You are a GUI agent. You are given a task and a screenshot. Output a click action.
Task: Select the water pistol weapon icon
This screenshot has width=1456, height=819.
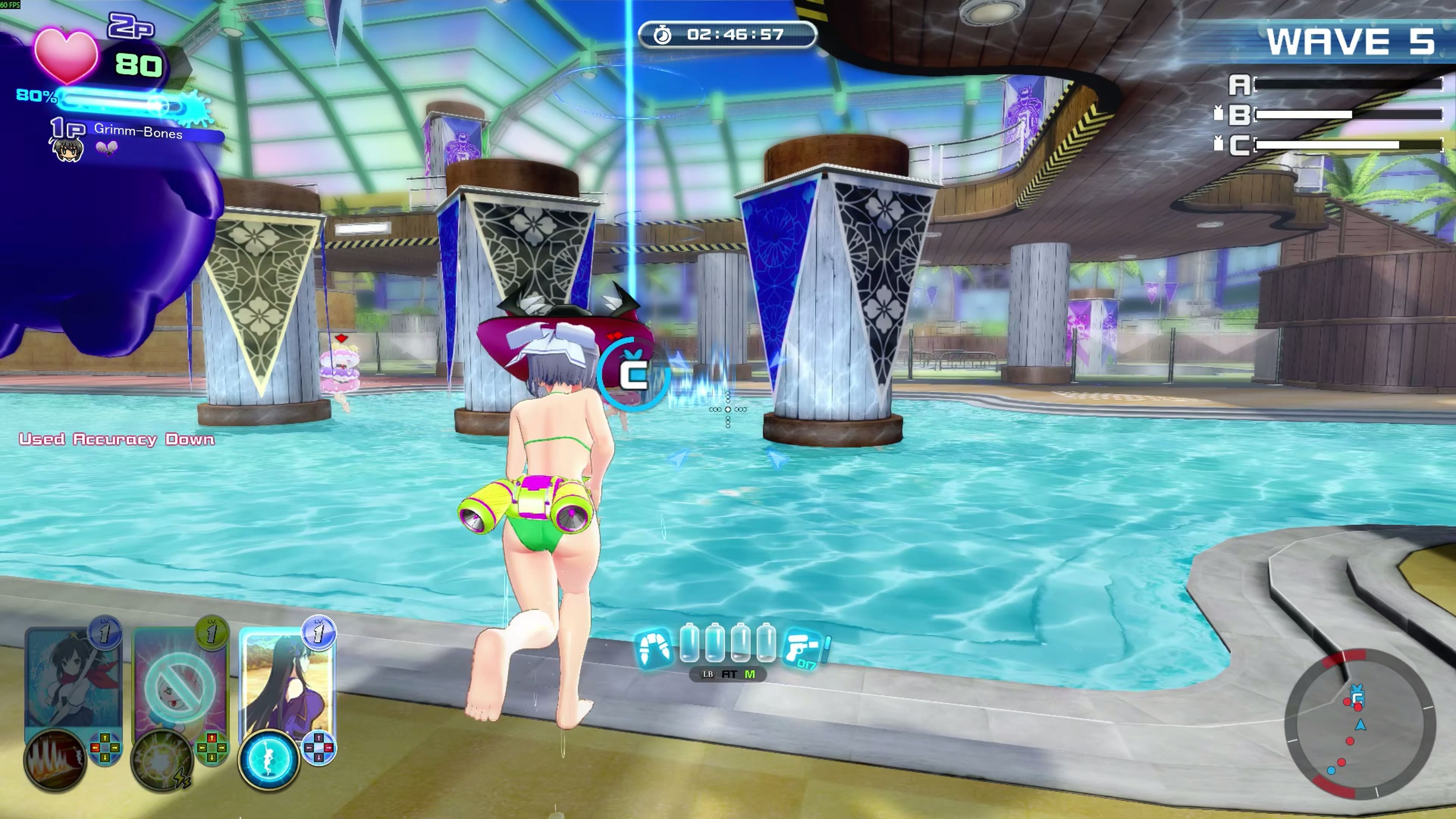(x=803, y=648)
